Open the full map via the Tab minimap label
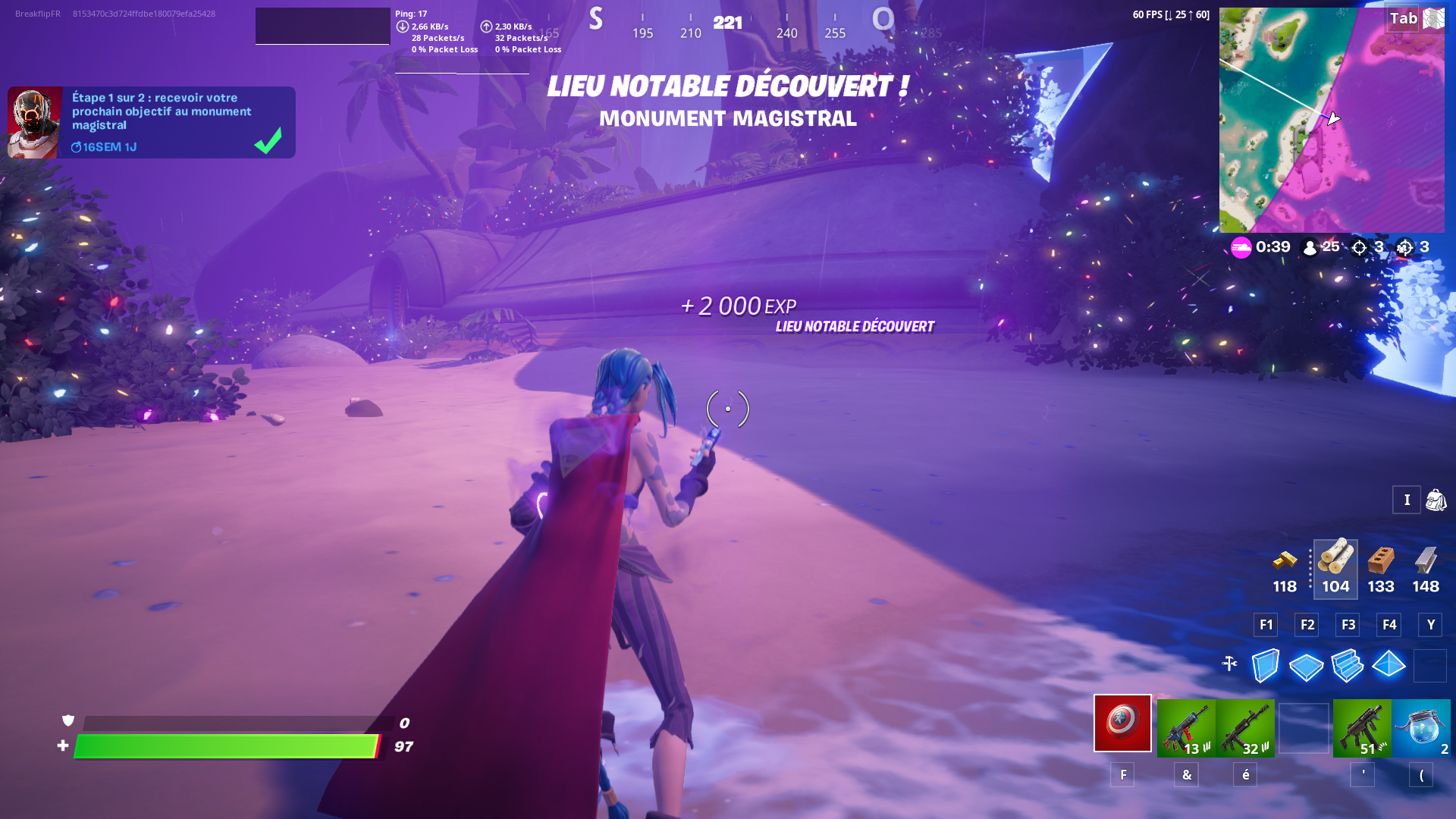Image resolution: width=1456 pixels, height=819 pixels. pyautogui.click(x=1404, y=18)
